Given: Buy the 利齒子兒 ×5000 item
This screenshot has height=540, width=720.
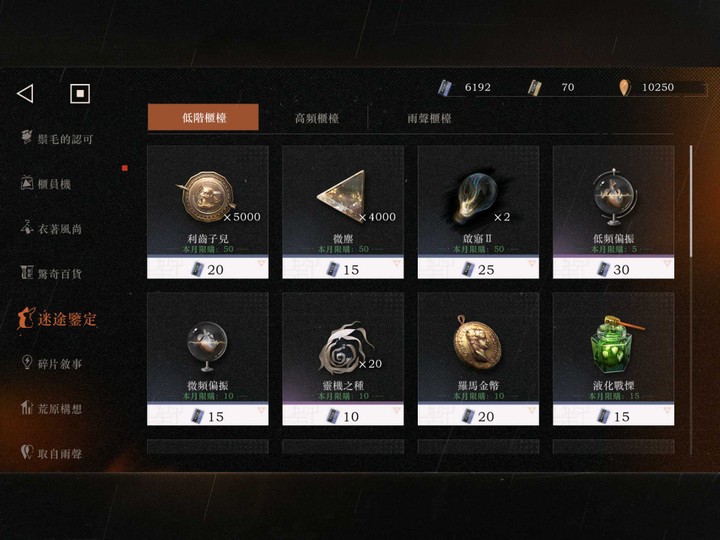Looking at the screenshot, I should tap(207, 212).
